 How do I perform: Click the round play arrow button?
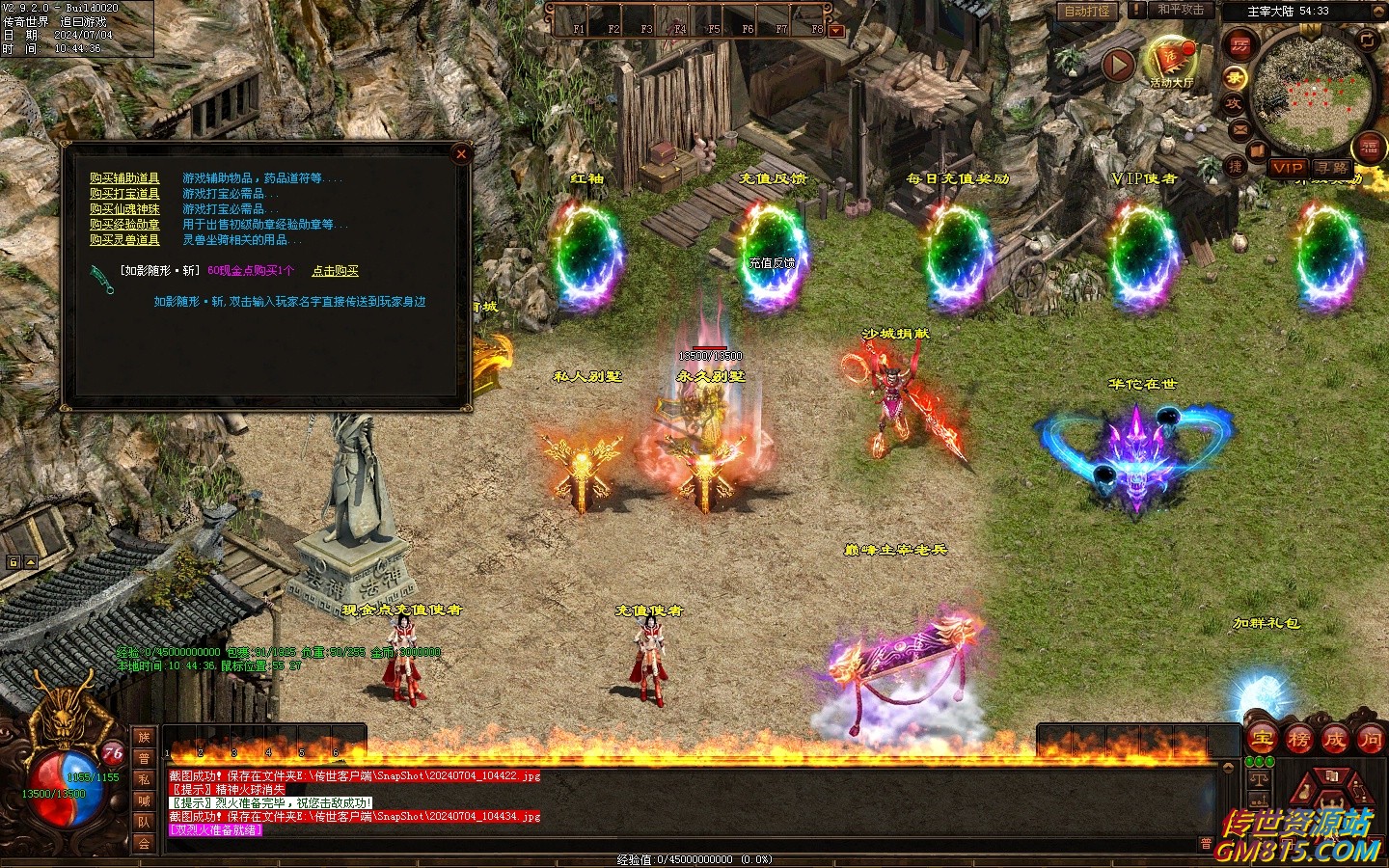(x=1118, y=66)
